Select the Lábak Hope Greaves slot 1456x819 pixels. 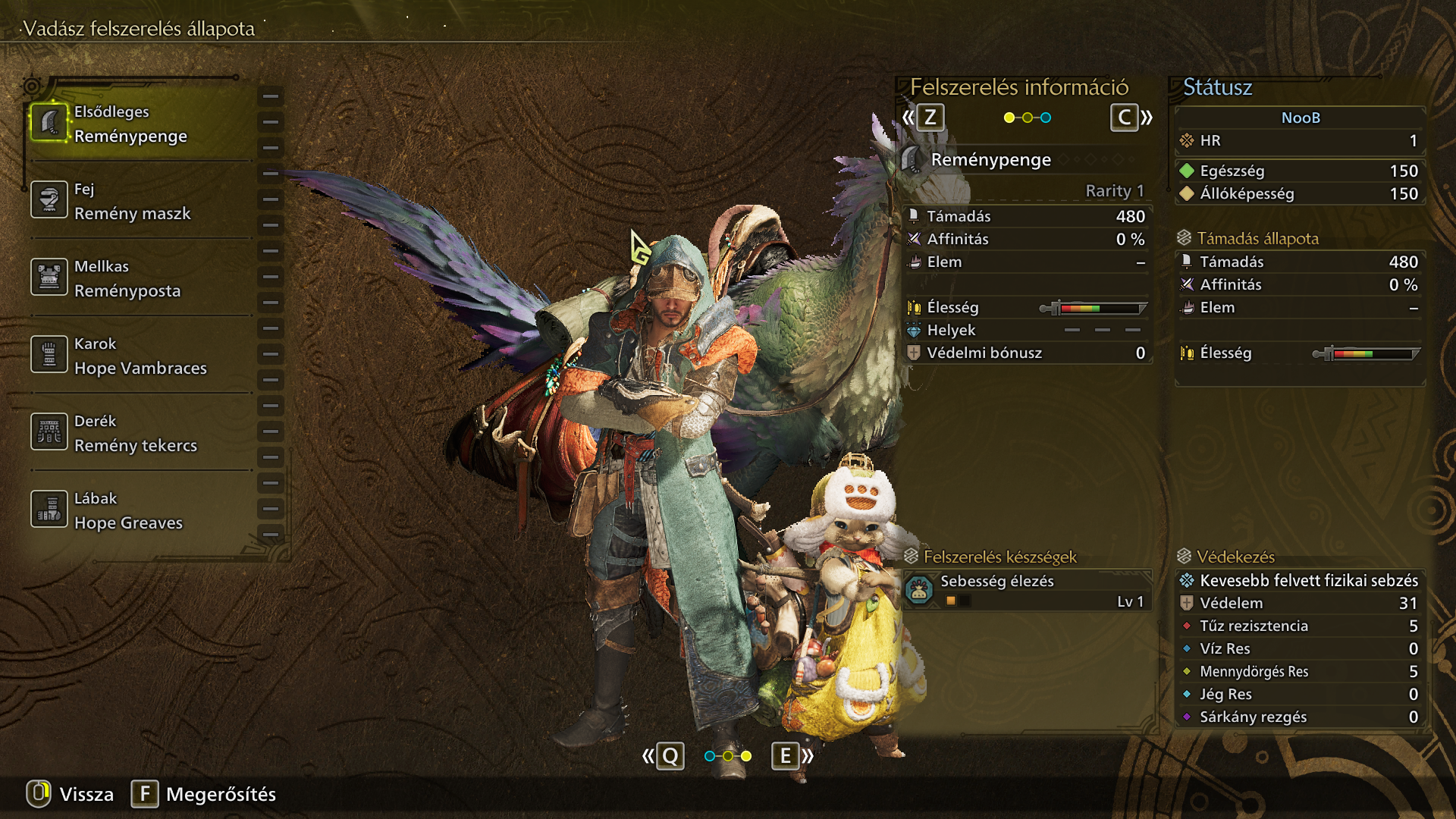tap(140, 510)
